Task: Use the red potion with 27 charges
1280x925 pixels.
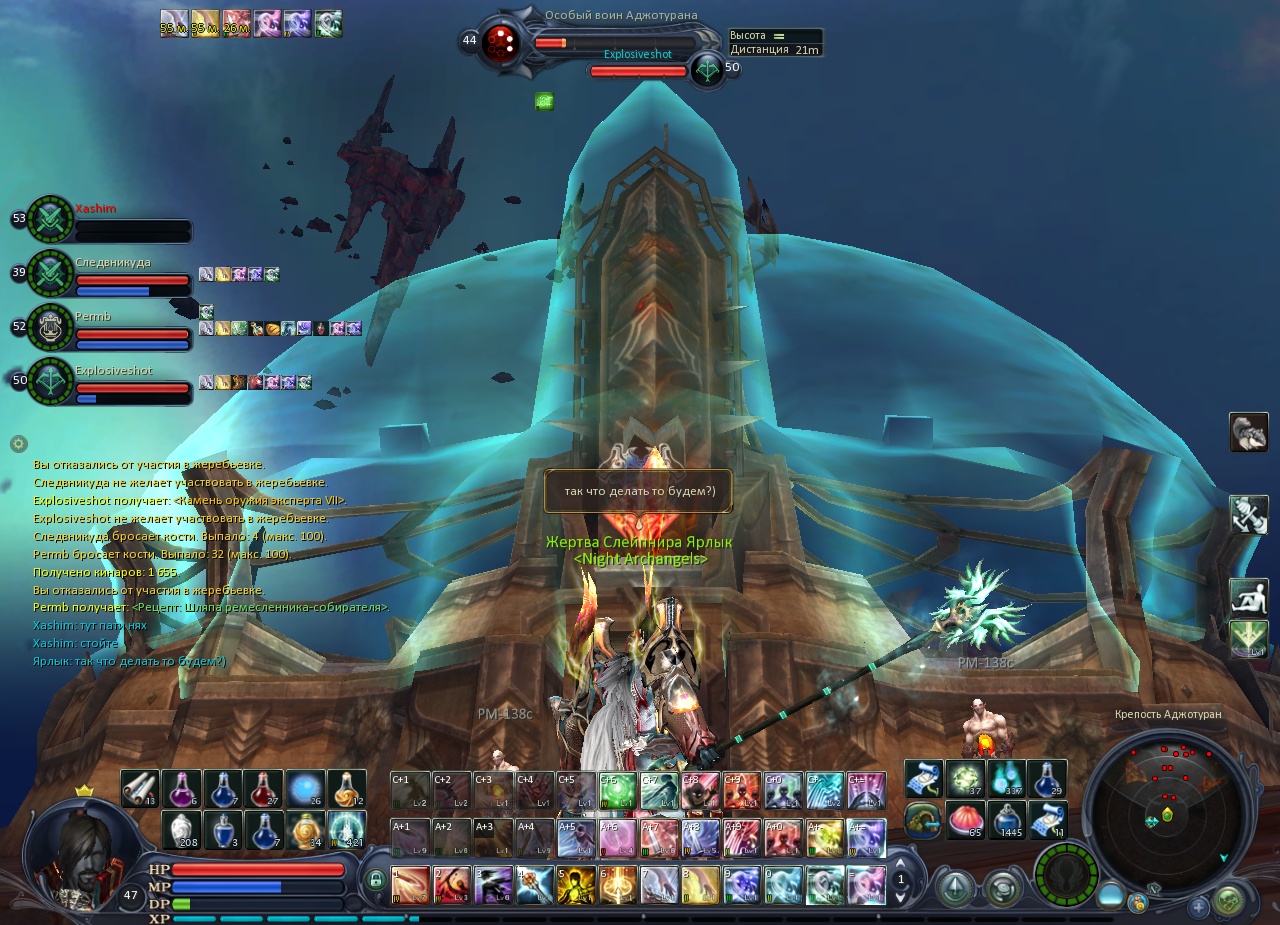Action: pos(264,789)
